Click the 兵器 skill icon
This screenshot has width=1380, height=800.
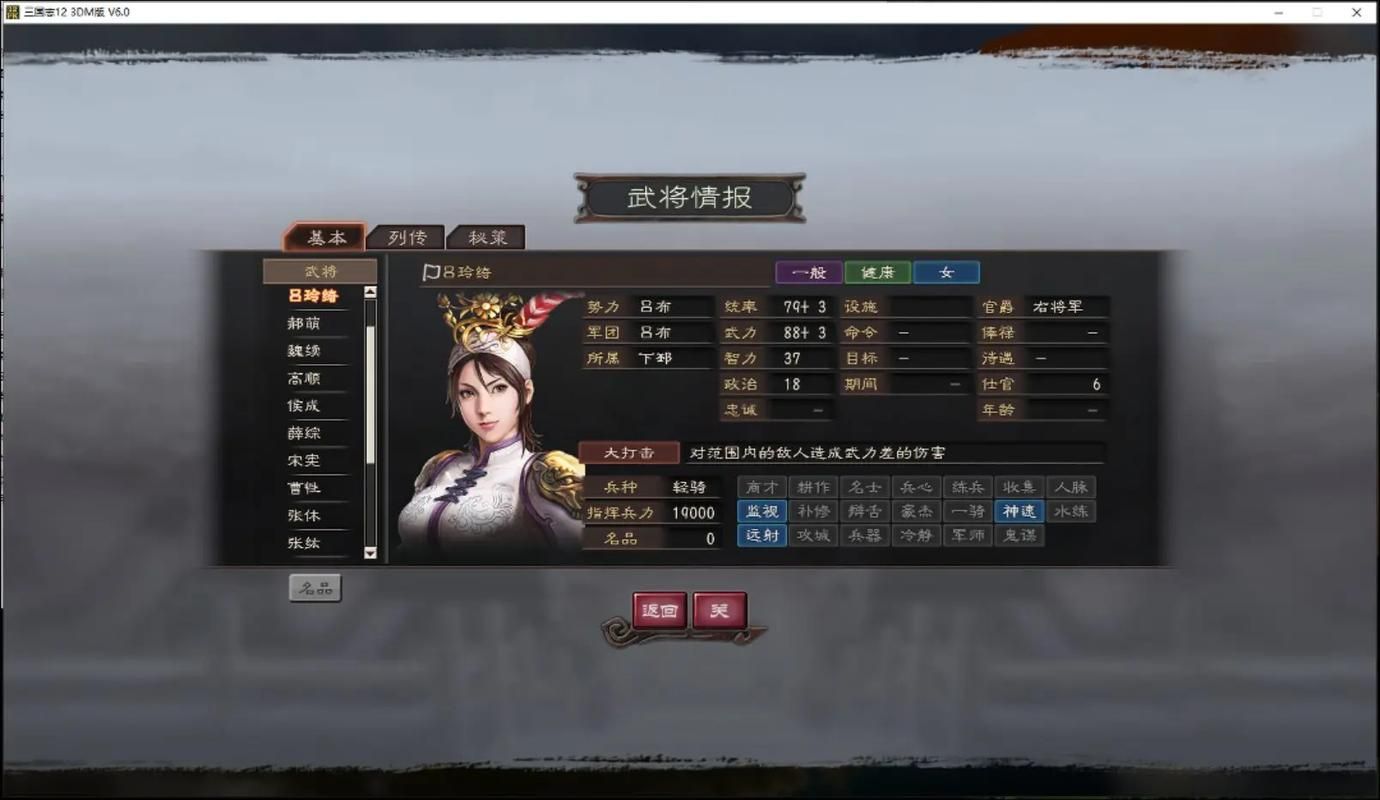[x=866, y=535]
